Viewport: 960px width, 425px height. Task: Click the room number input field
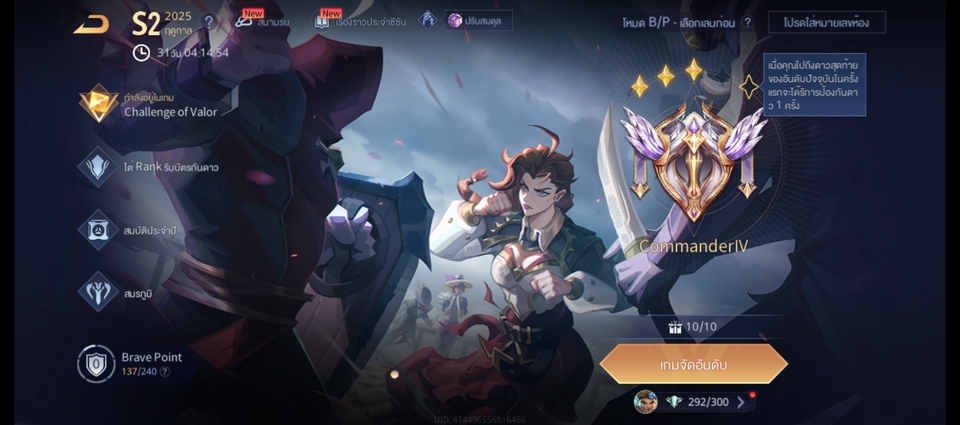pyautogui.click(x=826, y=22)
